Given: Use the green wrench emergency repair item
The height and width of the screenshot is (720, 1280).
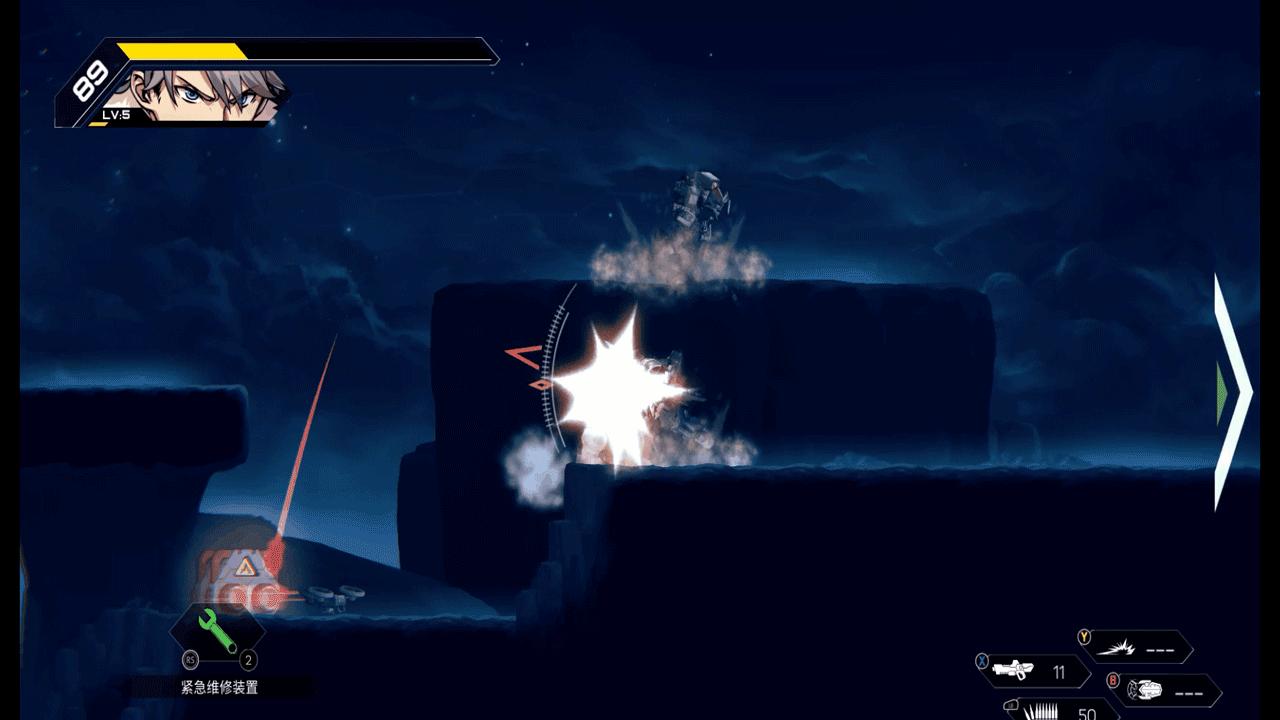Looking at the screenshot, I should [218, 634].
